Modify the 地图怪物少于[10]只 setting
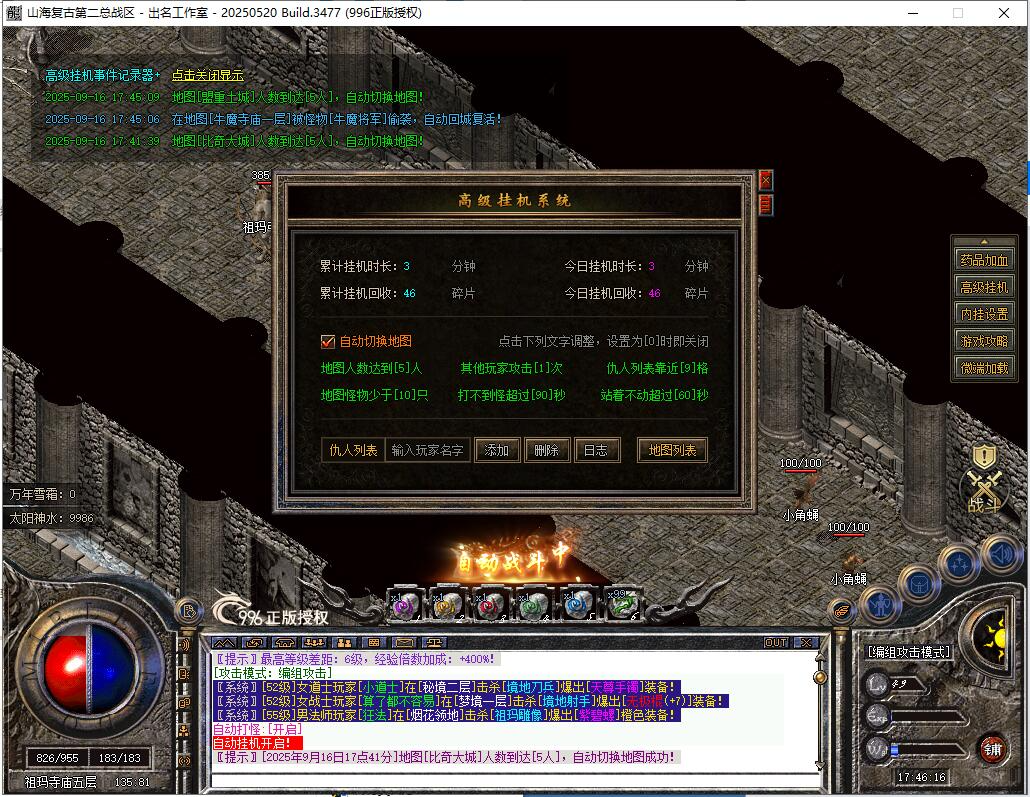 click(374, 395)
